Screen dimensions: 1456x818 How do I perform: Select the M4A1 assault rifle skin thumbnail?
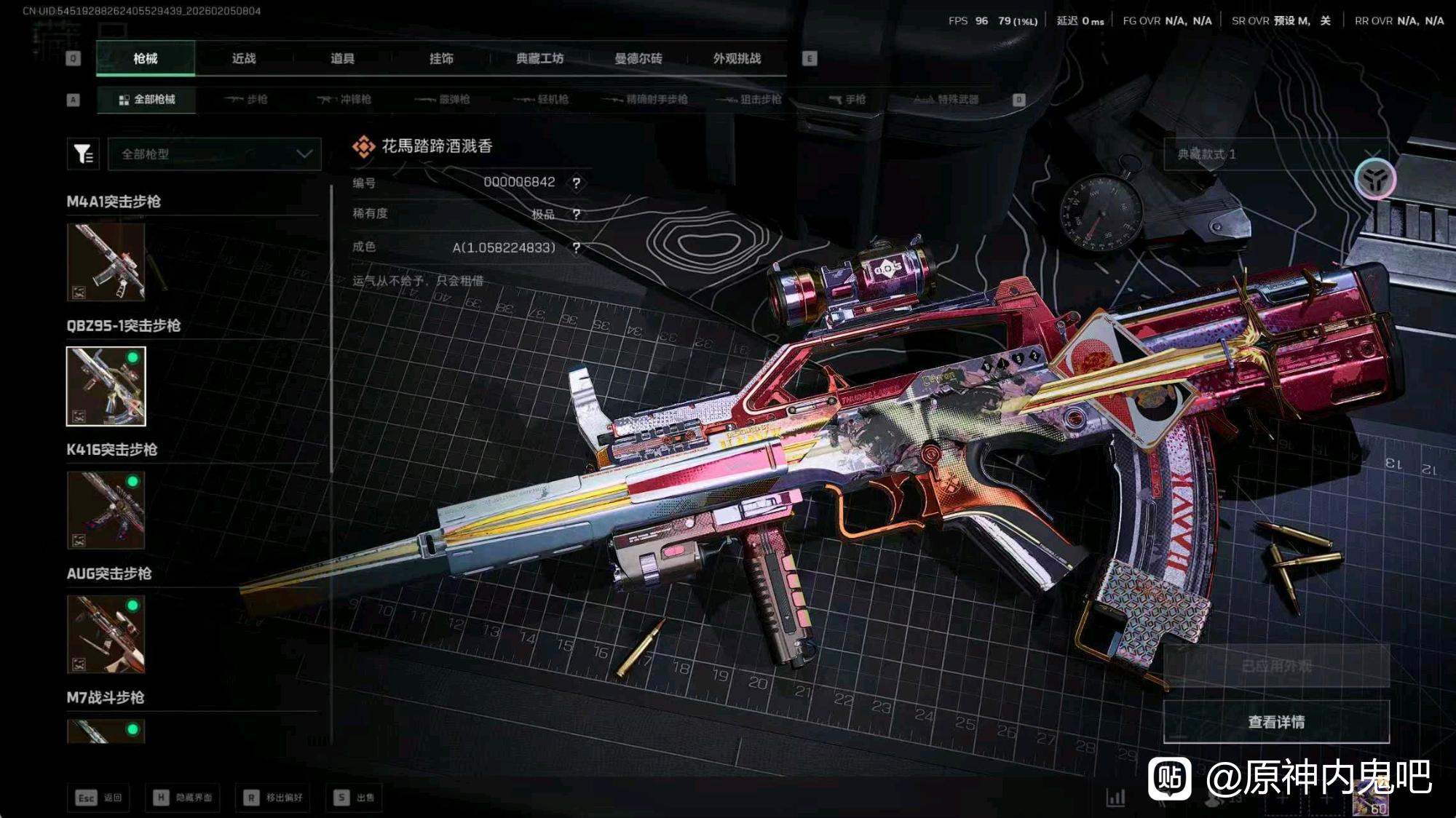coord(106,262)
